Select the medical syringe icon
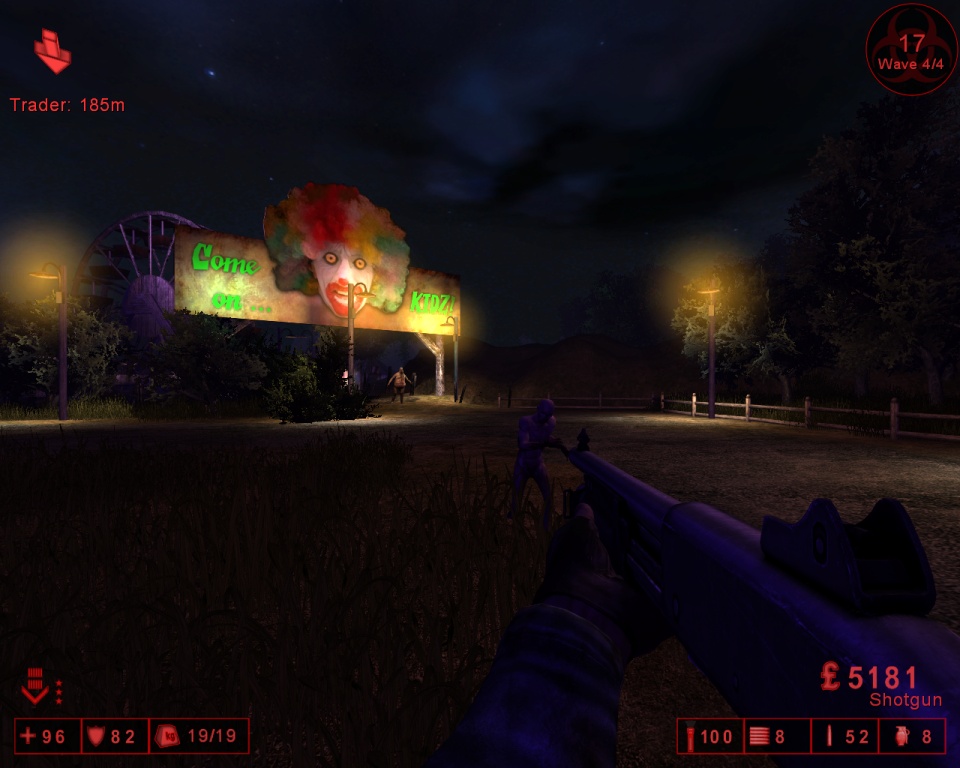 point(828,738)
